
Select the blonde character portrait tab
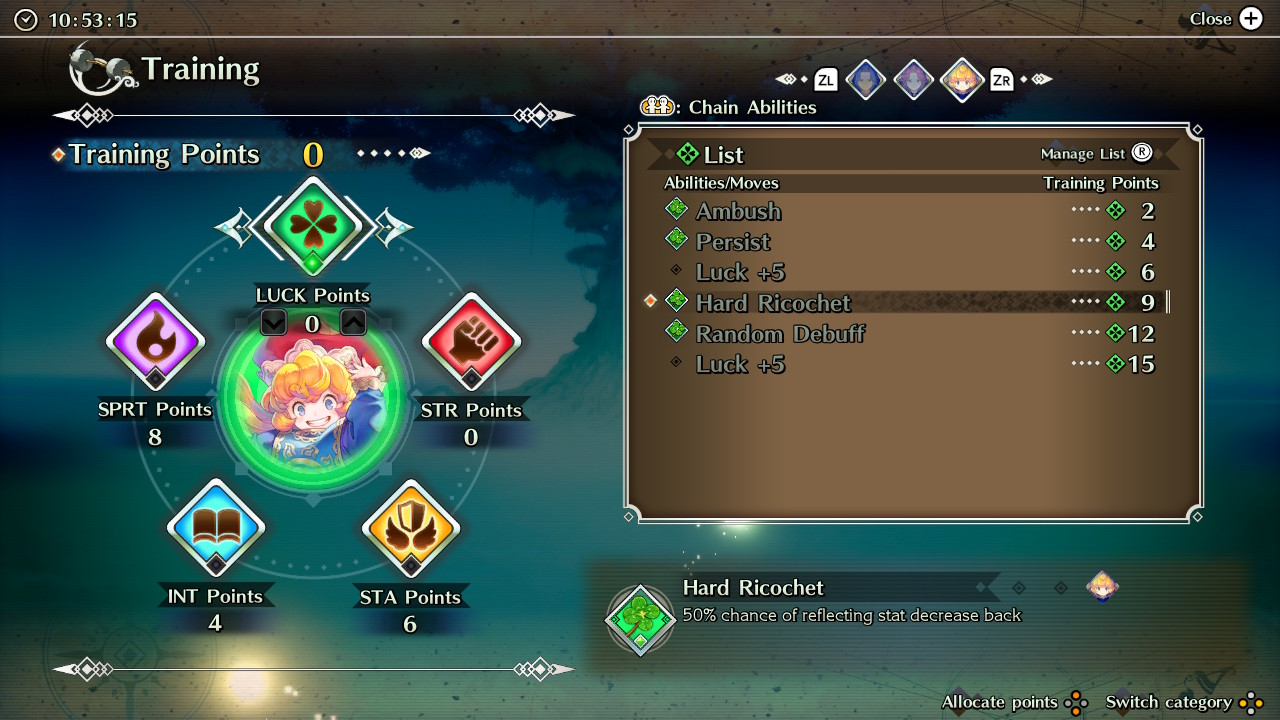tap(961, 80)
